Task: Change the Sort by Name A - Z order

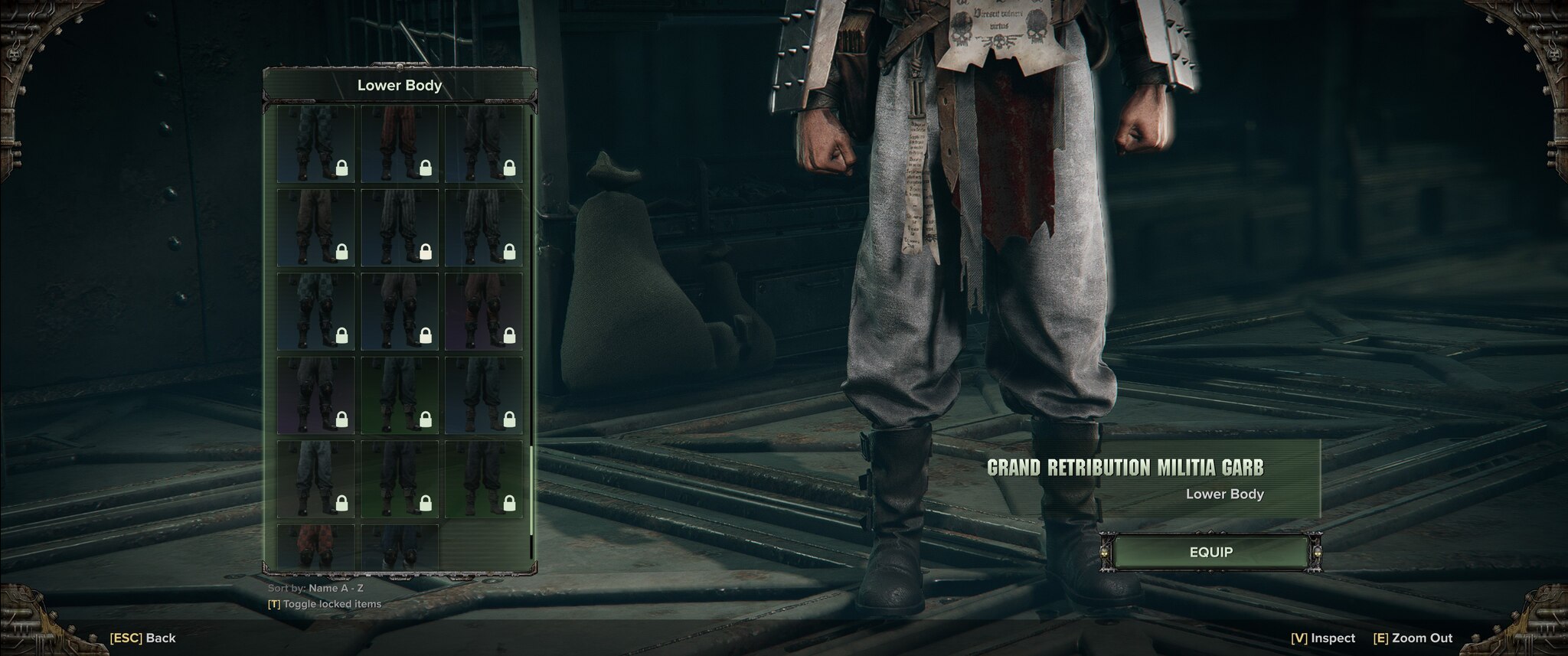Action: tap(316, 589)
